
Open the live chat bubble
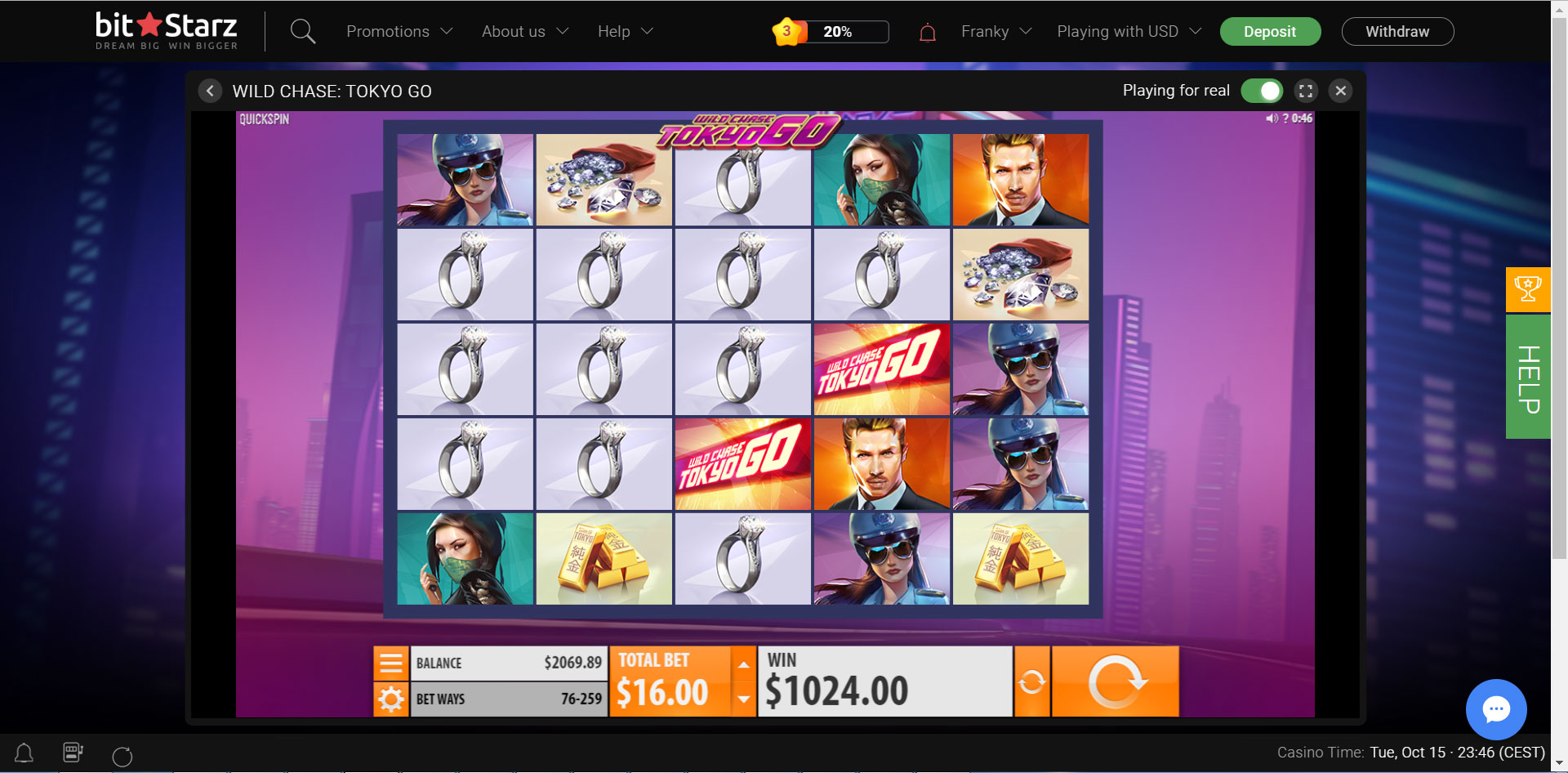(1497, 709)
